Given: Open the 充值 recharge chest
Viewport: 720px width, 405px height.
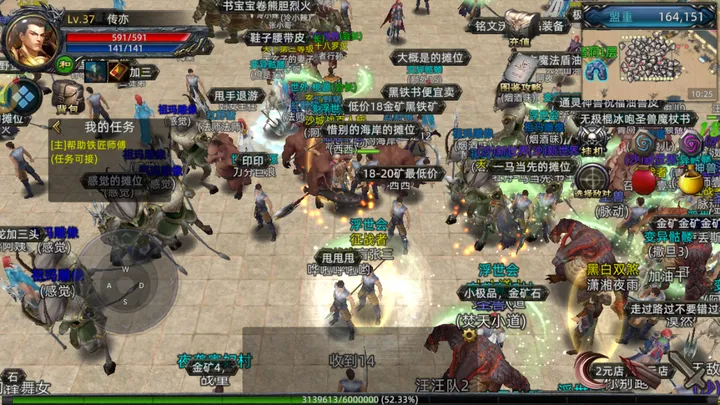Looking at the screenshot, I should [x=520, y=25].
